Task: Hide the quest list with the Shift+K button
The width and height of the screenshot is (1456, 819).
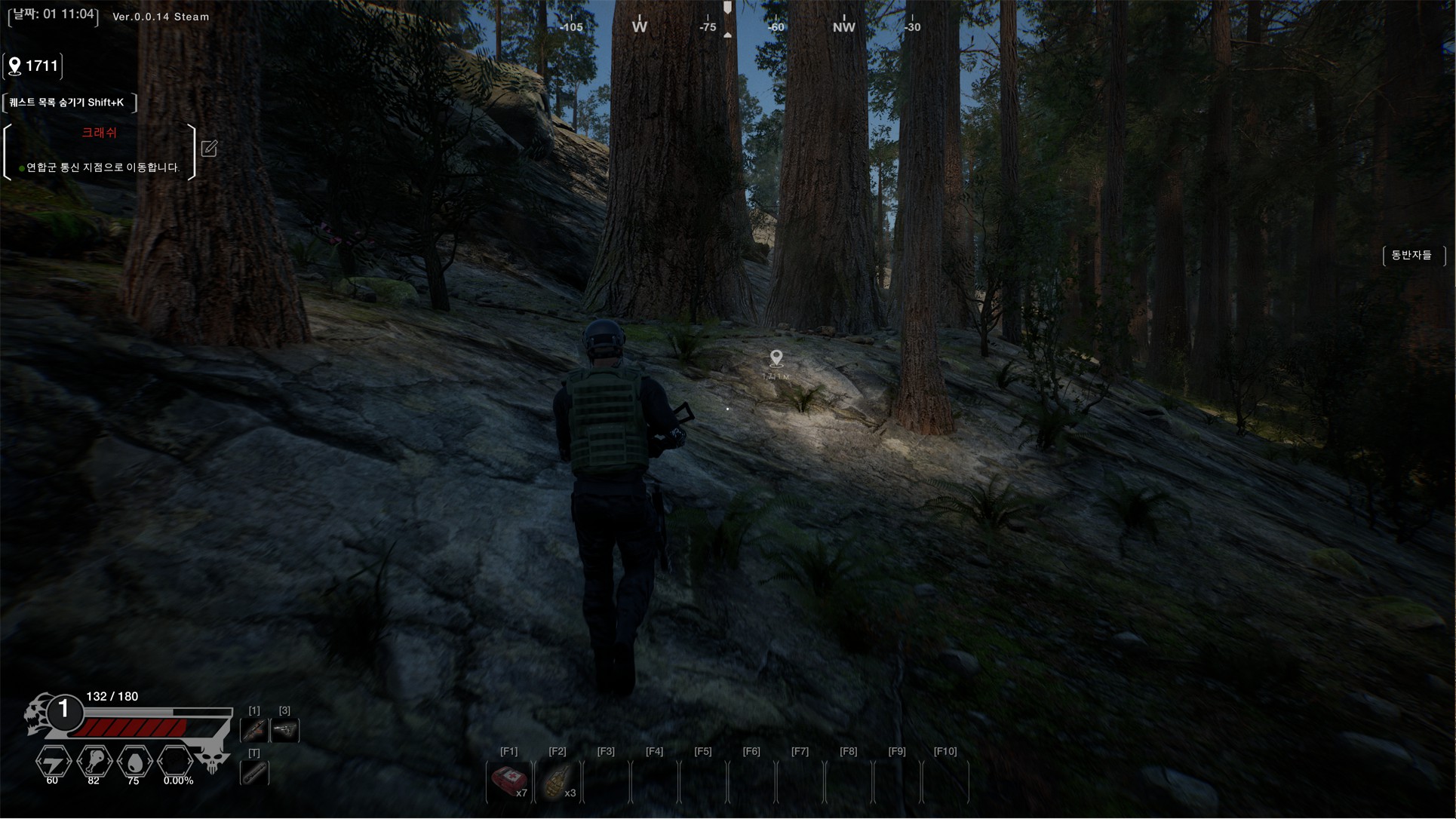Action: pyautogui.click(x=69, y=103)
